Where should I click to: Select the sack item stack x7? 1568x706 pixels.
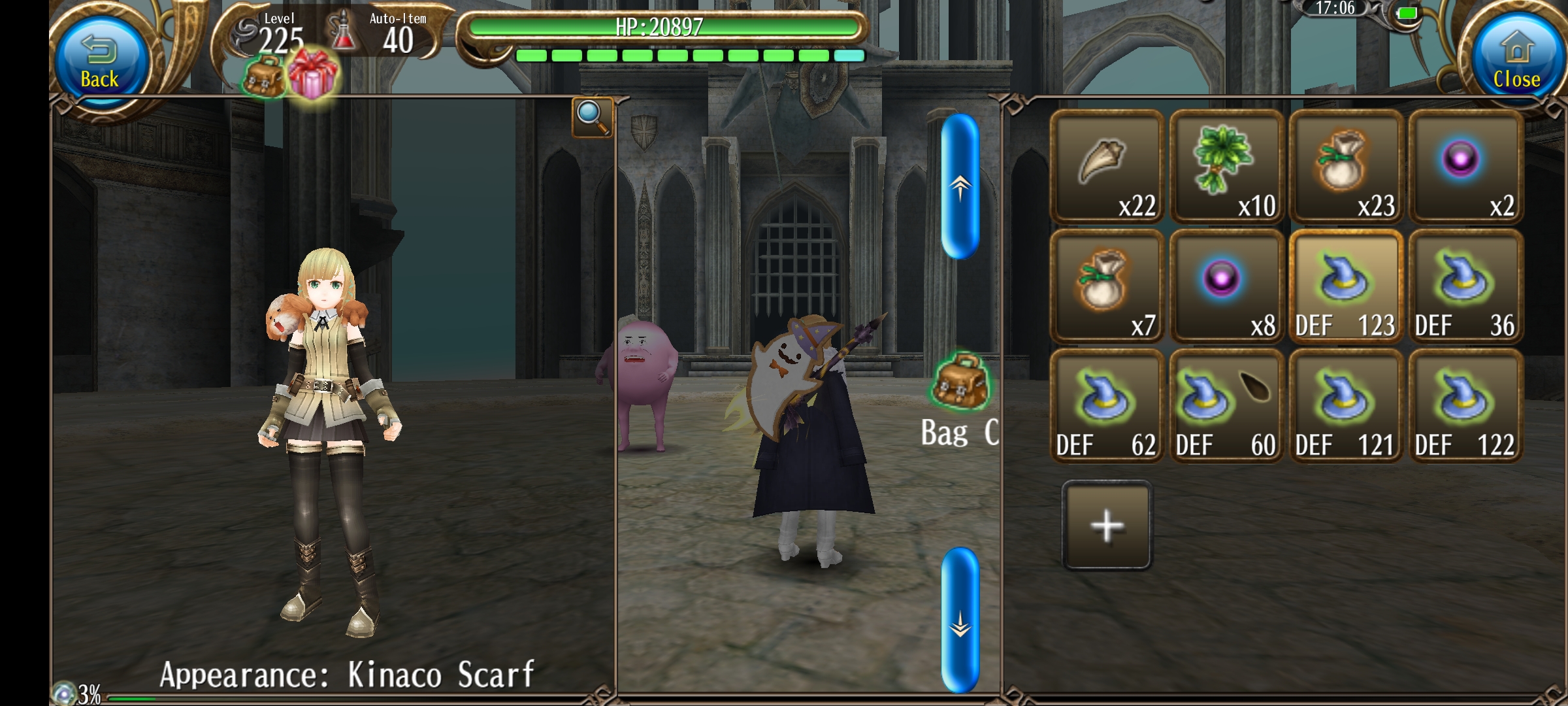click(x=1107, y=286)
